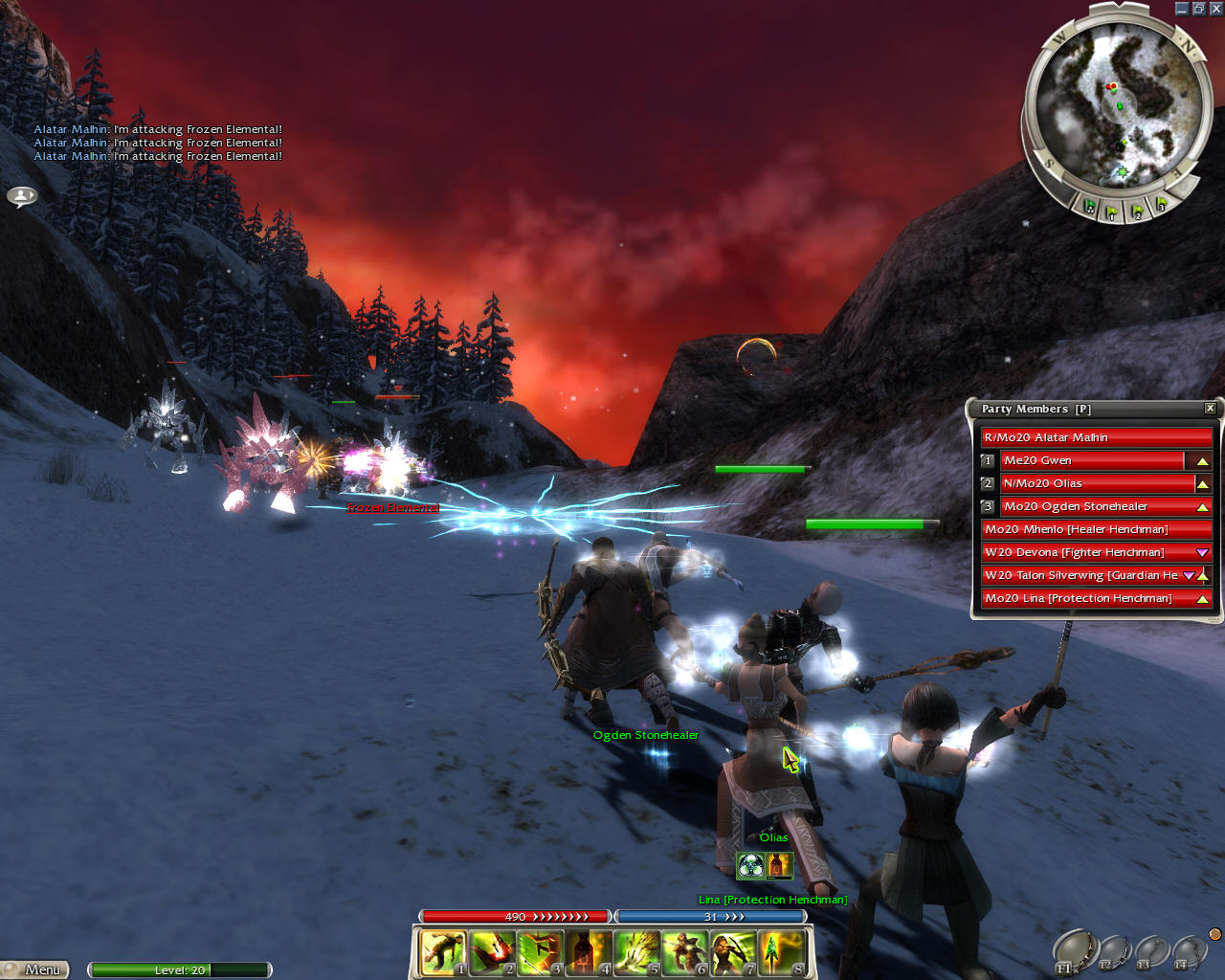Select Me20 Gwen in party list
The width and height of the screenshot is (1225, 980).
(1091, 460)
